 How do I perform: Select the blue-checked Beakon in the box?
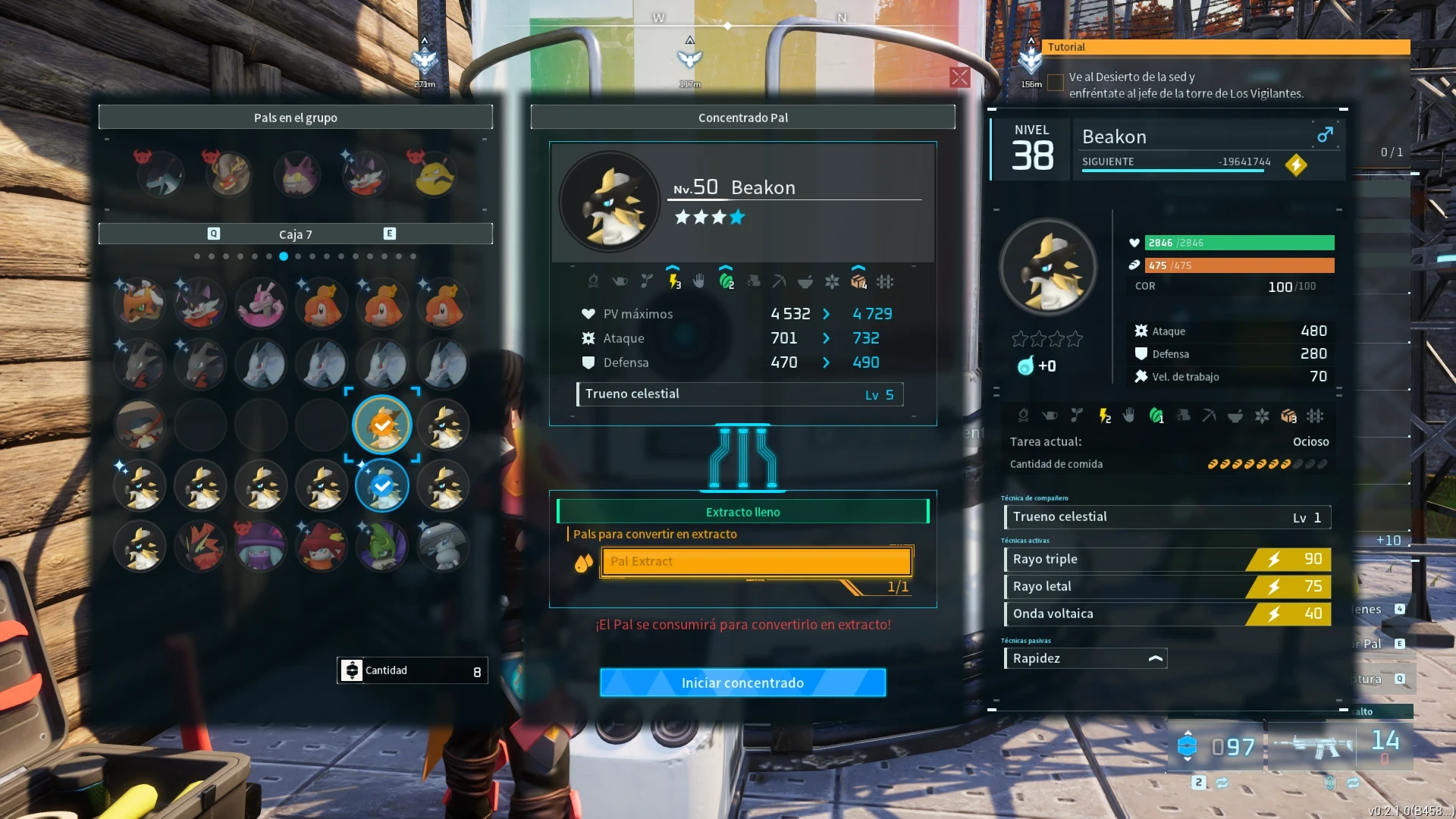(x=382, y=485)
